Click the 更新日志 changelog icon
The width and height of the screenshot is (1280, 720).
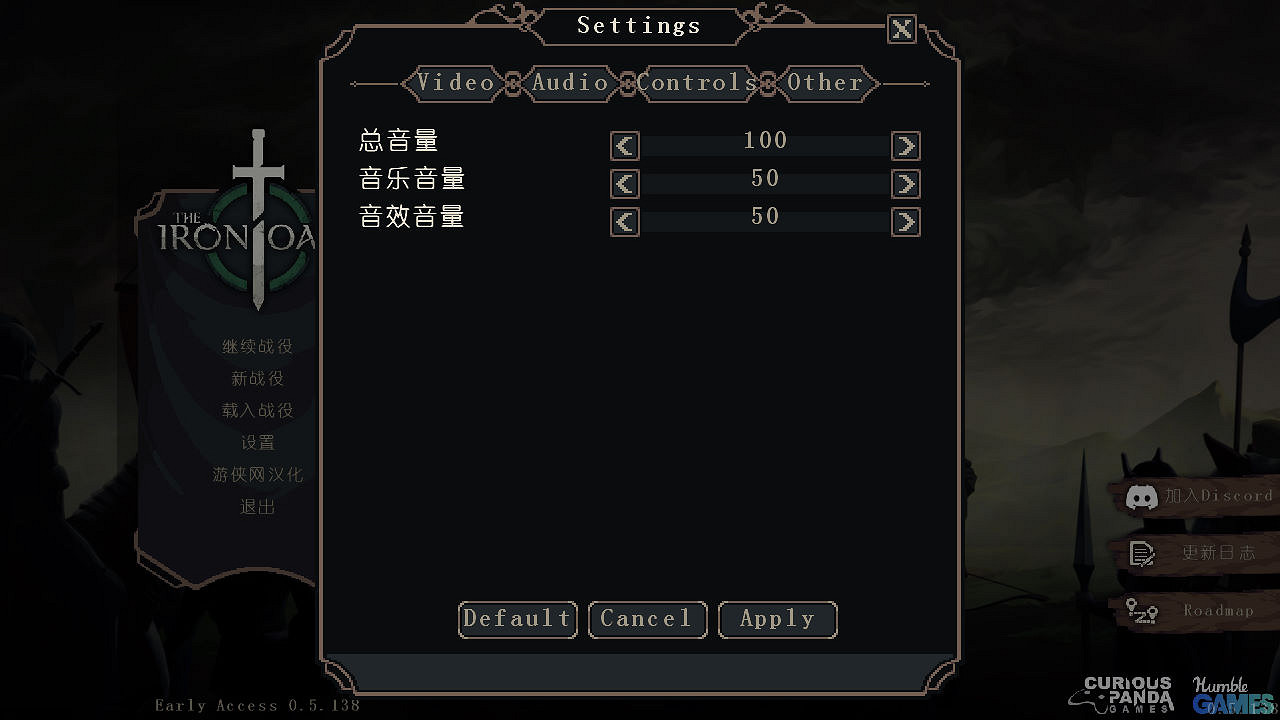click(1142, 553)
